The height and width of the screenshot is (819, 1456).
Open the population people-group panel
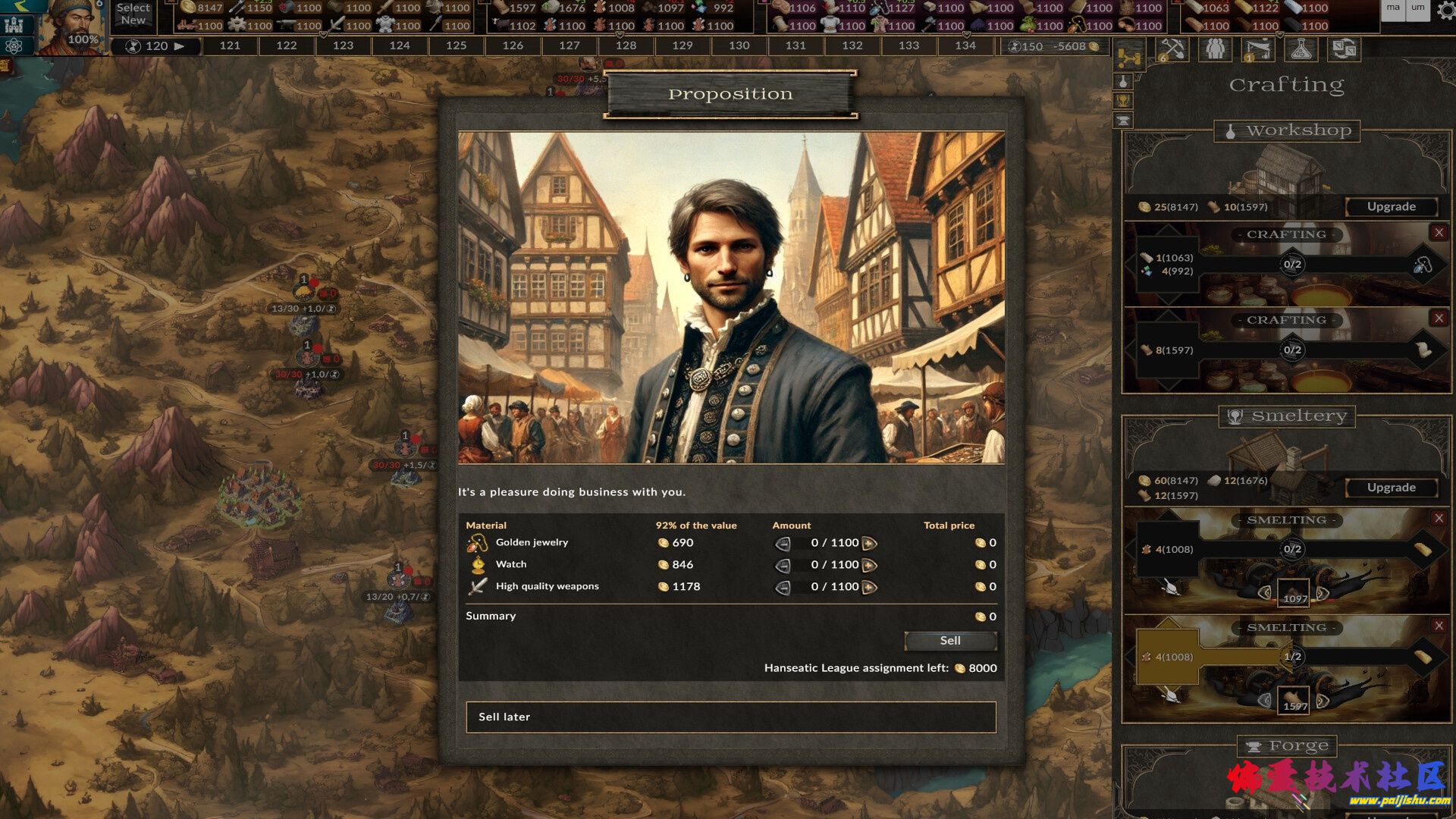pos(1215,50)
